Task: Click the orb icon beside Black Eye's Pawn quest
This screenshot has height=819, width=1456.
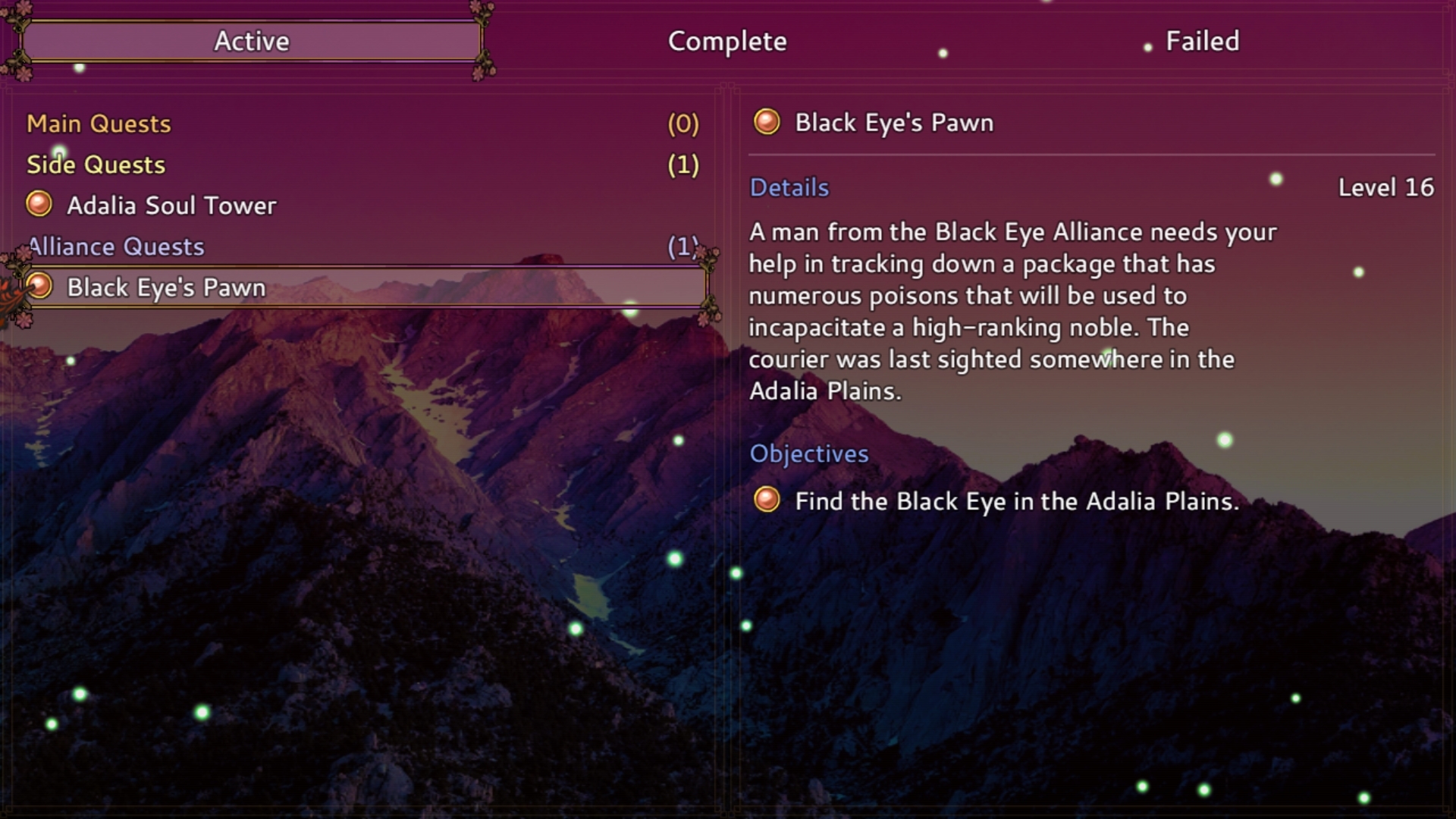Action: pos(38,287)
